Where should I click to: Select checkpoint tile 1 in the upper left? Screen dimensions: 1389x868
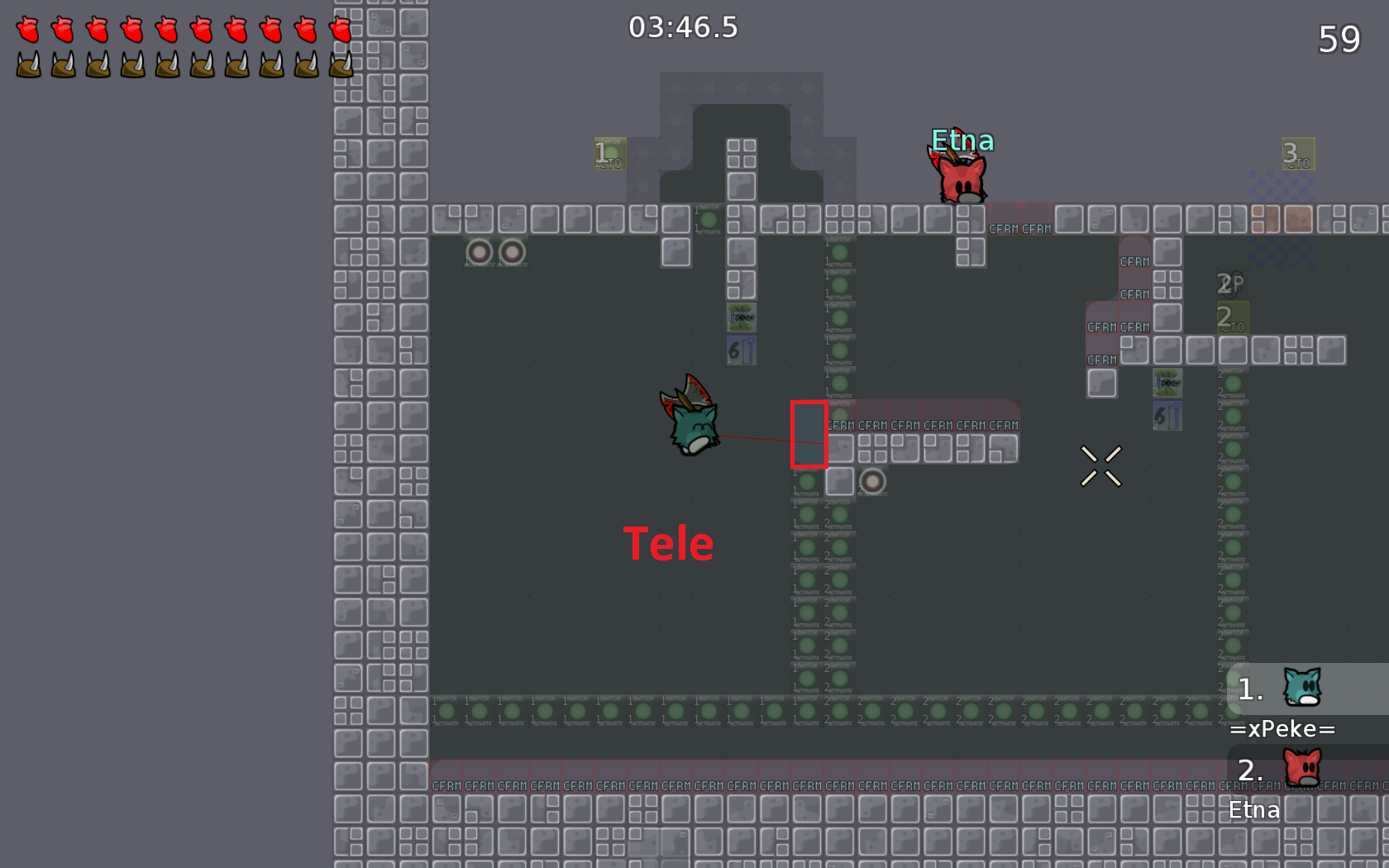(x=610, y=154)
